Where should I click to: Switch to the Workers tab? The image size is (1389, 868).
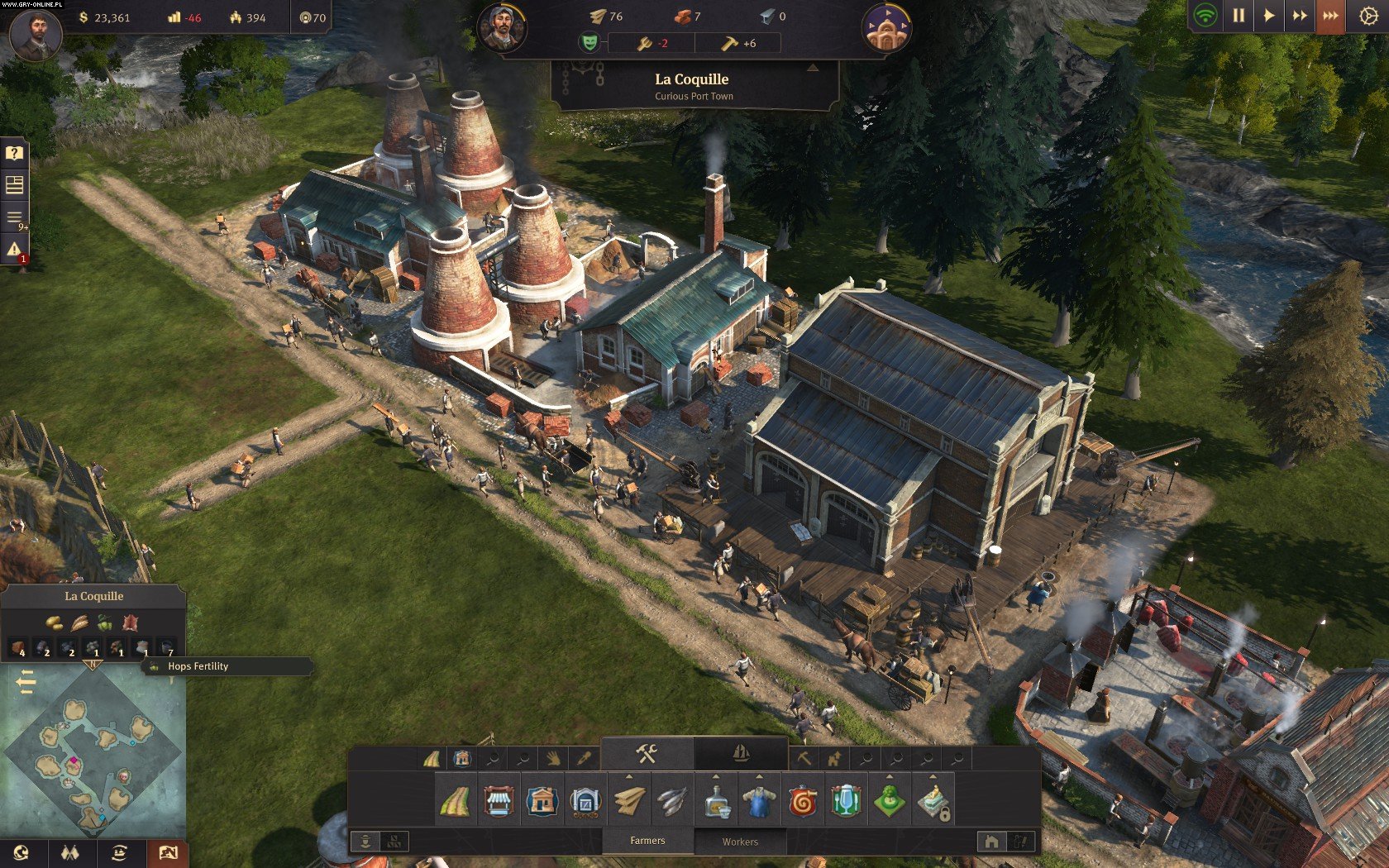click(x=740, y=842)
